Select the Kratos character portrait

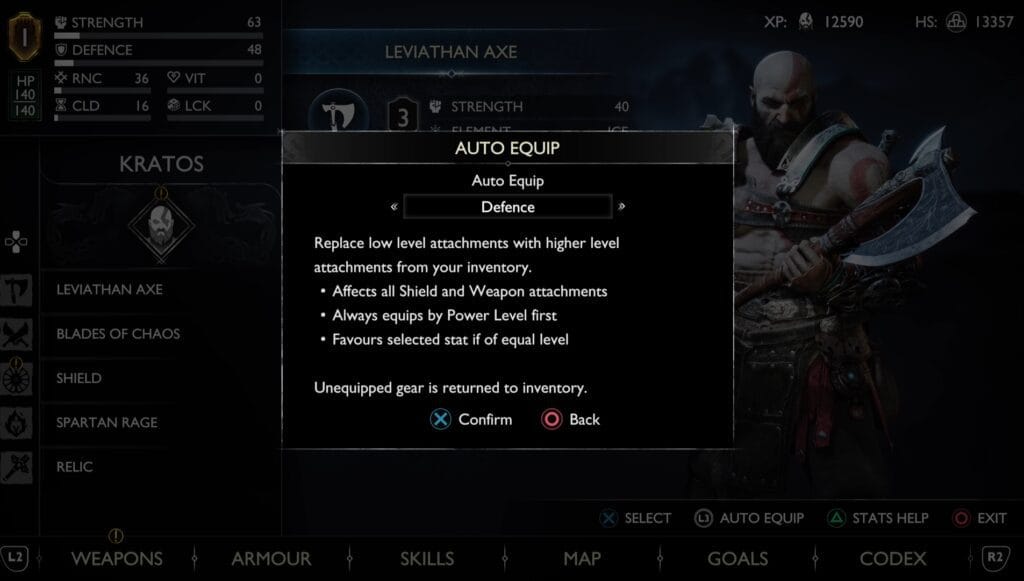[161, 225]
